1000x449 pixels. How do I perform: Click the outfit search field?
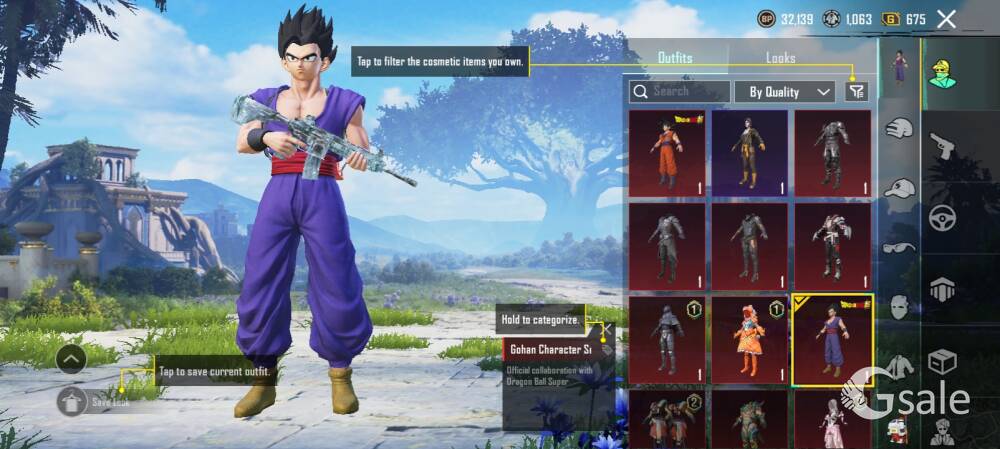[680, 91]
